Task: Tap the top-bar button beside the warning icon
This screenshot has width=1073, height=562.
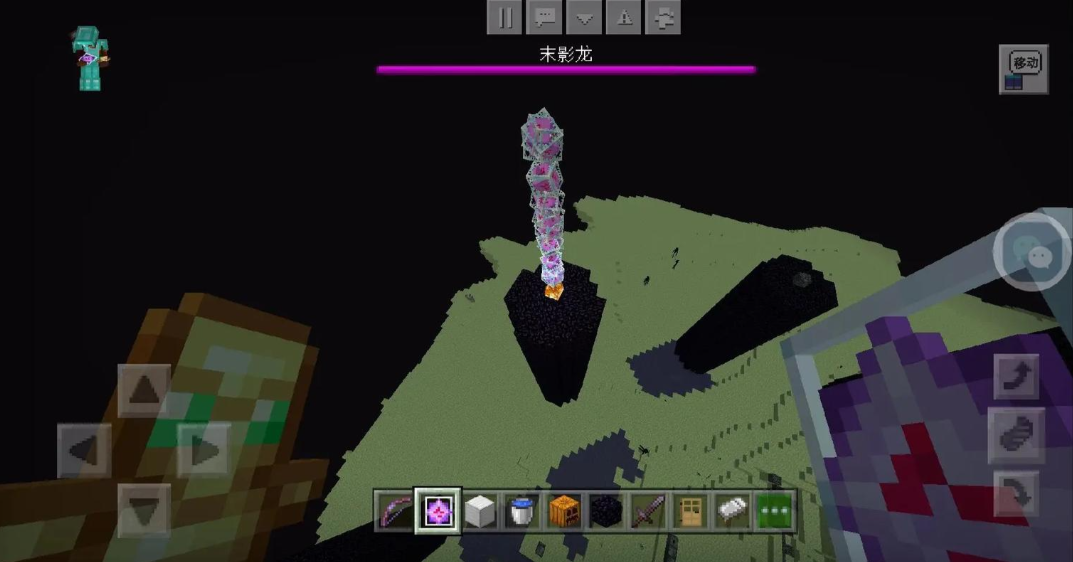Action: click(x=663, y=17)
